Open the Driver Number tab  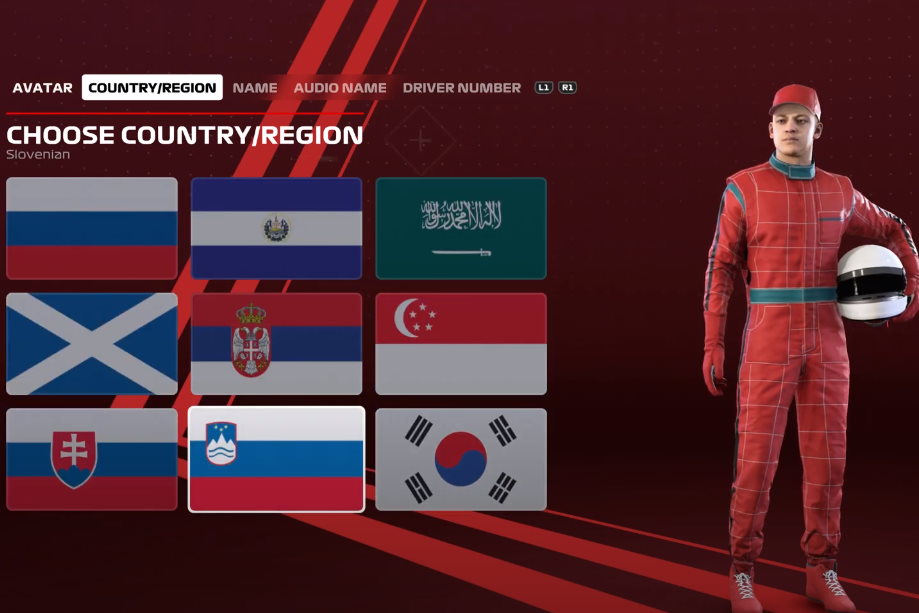[462, 88]
